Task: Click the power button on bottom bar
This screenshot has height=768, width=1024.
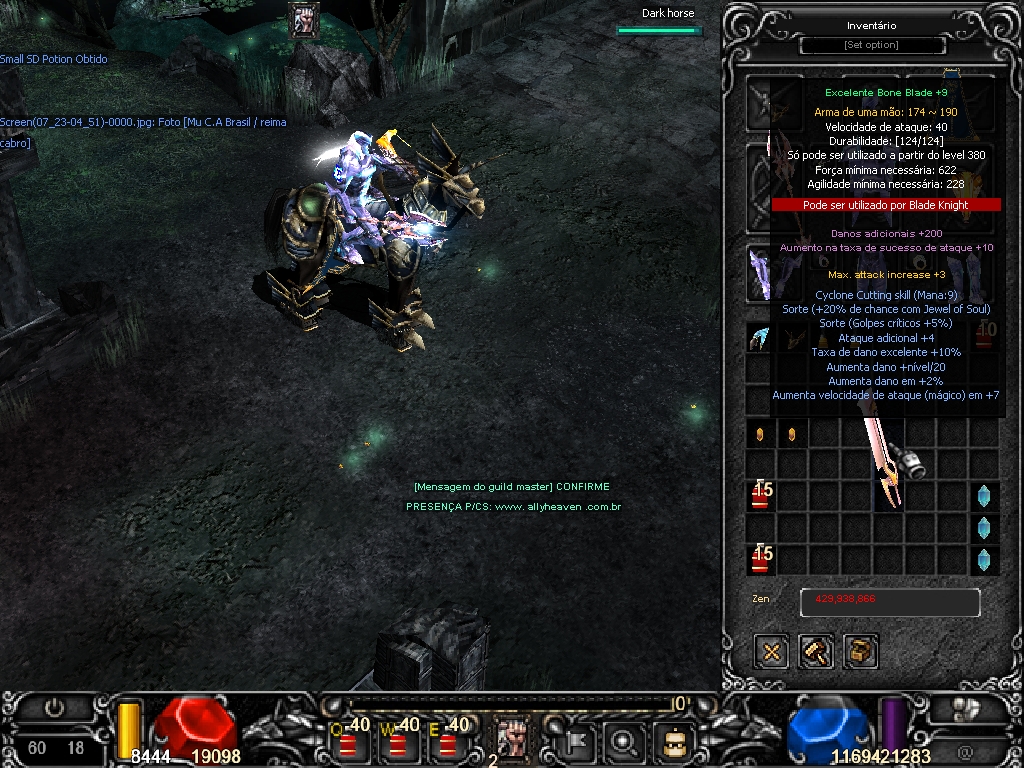Action: (x=54, y=708)
